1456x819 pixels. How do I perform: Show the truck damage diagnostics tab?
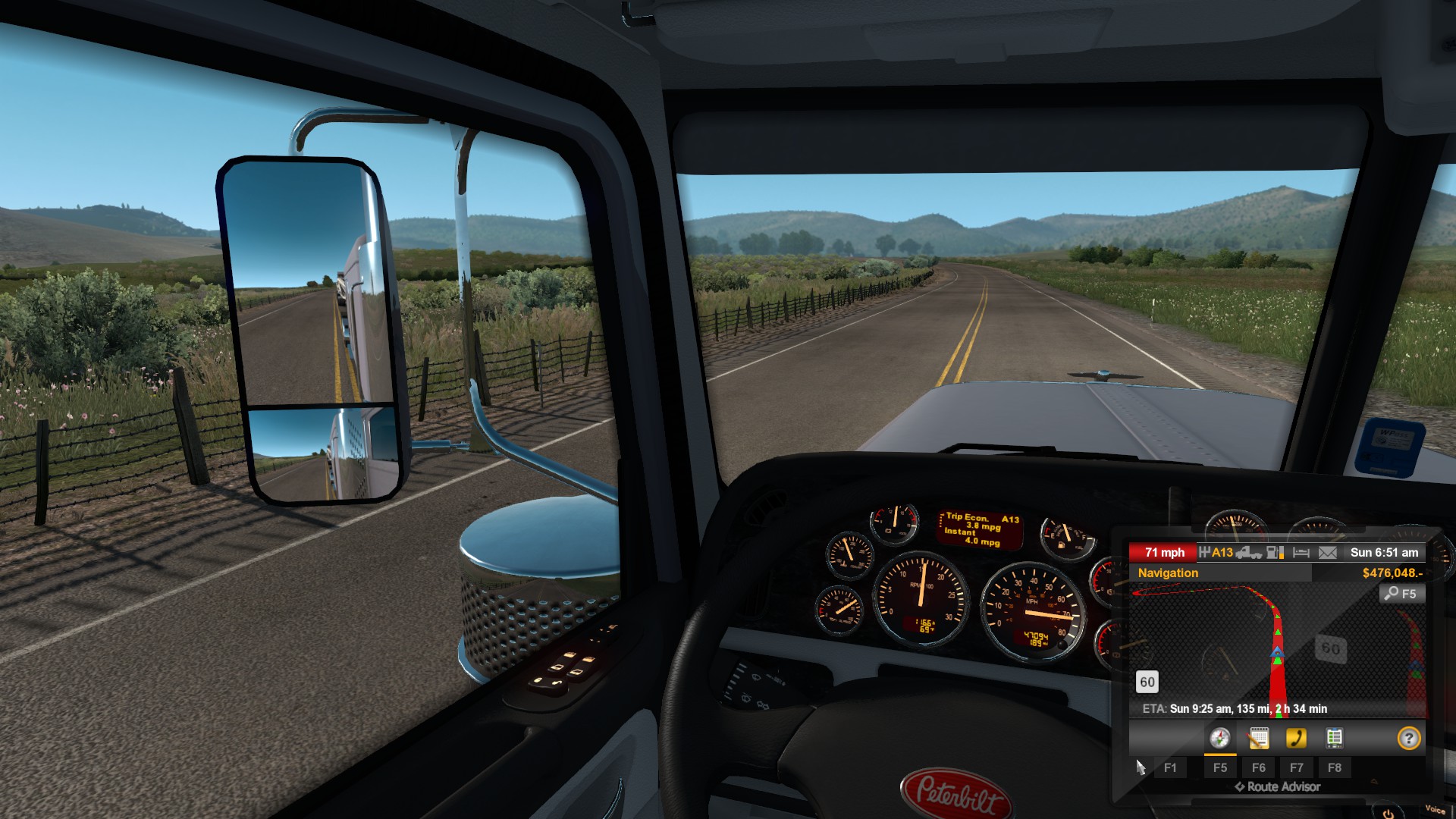(1334, 738)
